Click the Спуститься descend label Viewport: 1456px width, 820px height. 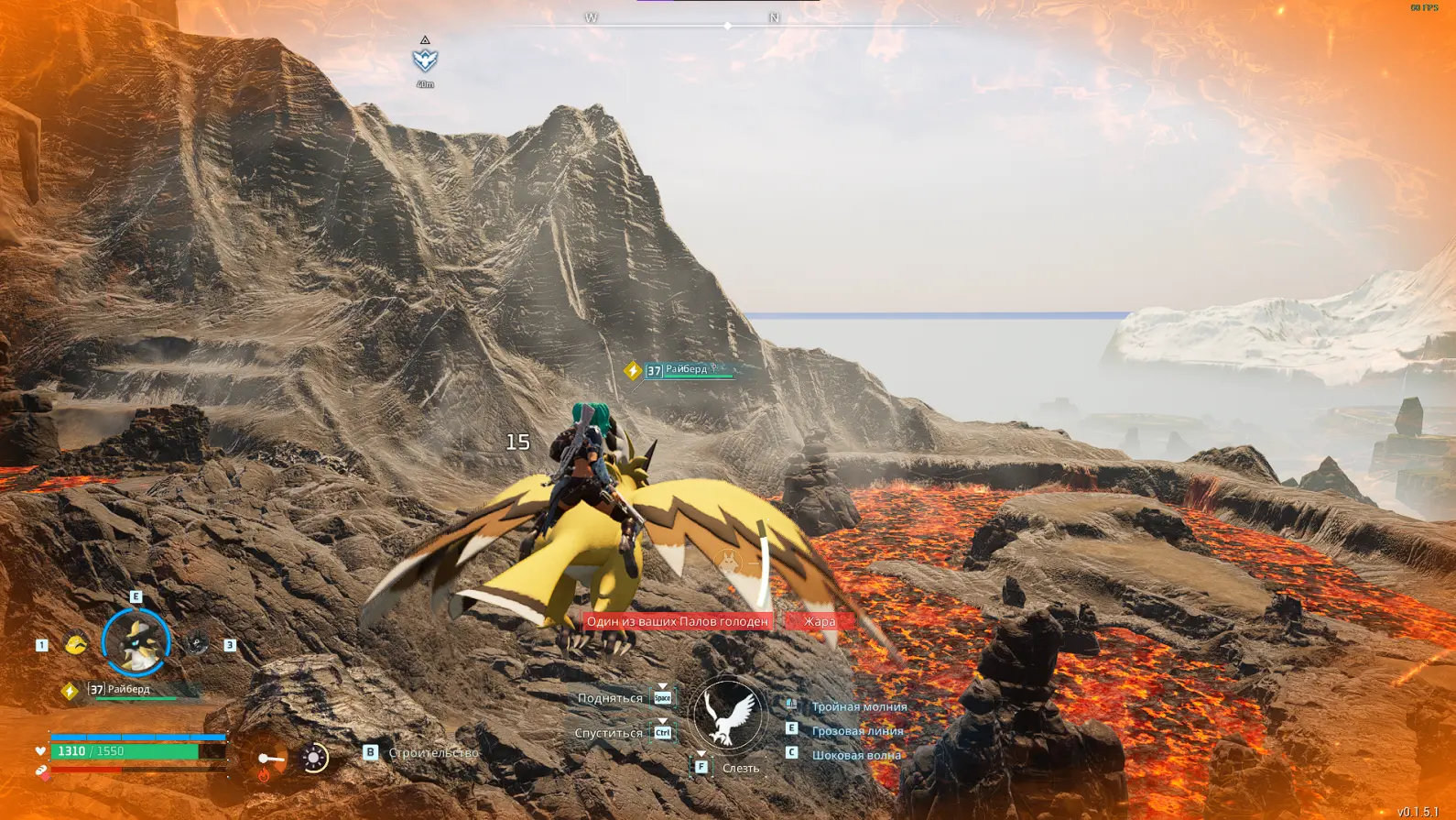tap(608, 733)
